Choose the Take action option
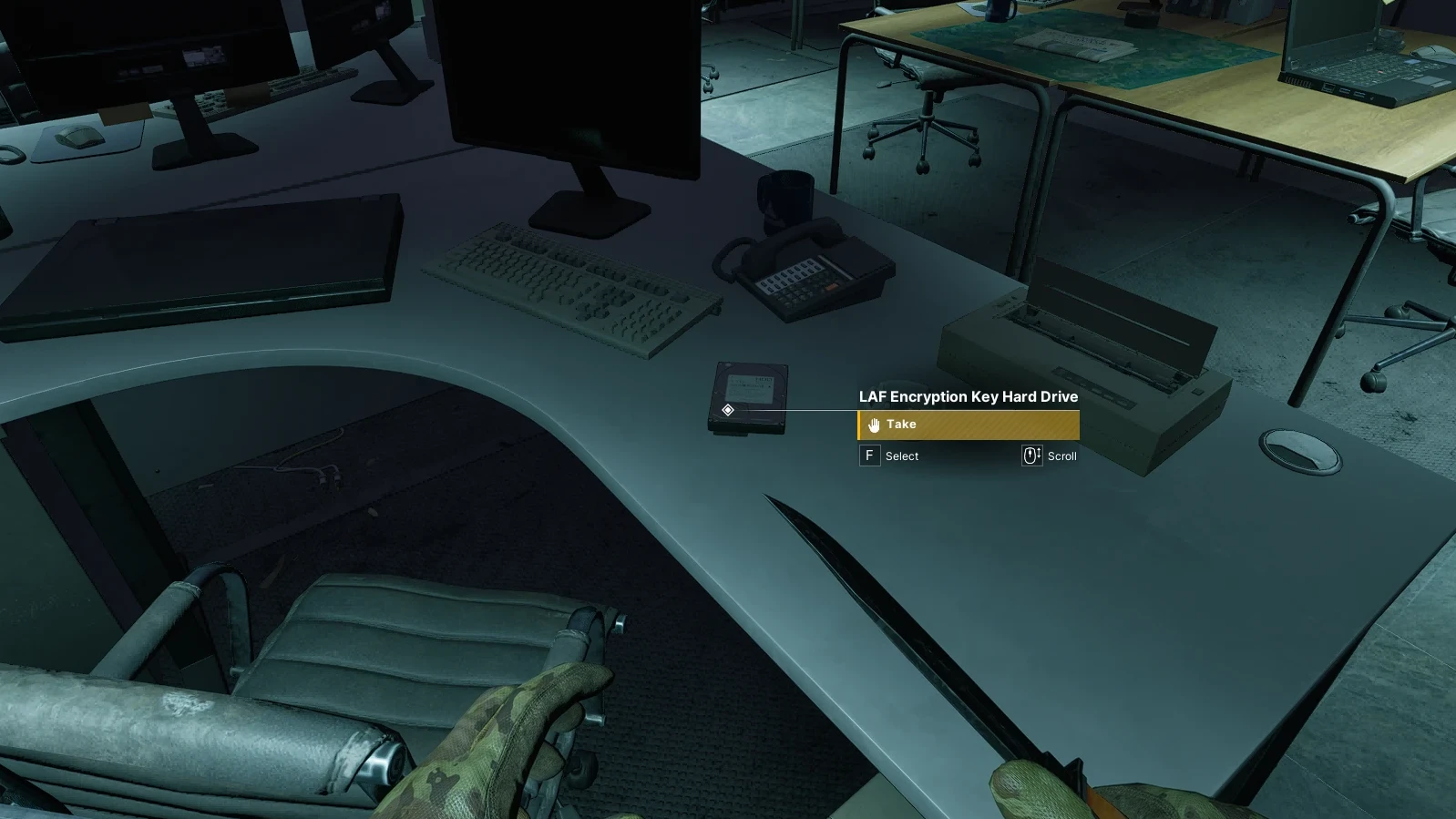The image size is (1456, 819). click(x=968, y=425)
